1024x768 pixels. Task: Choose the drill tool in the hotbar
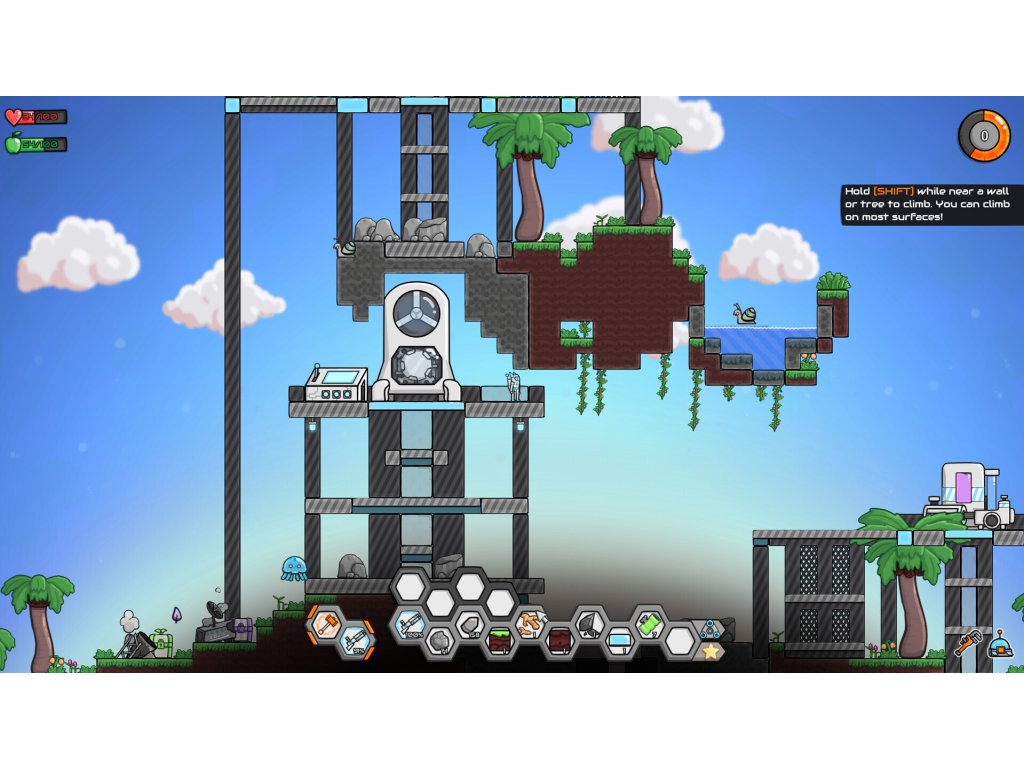409,624
